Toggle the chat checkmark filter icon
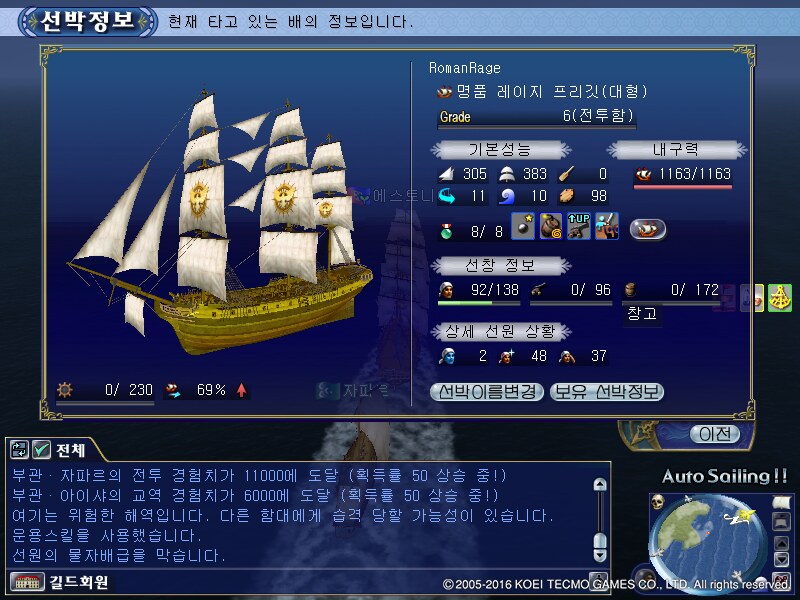The height and width of the screenshot is (600, 800). [x=41, y=450]
